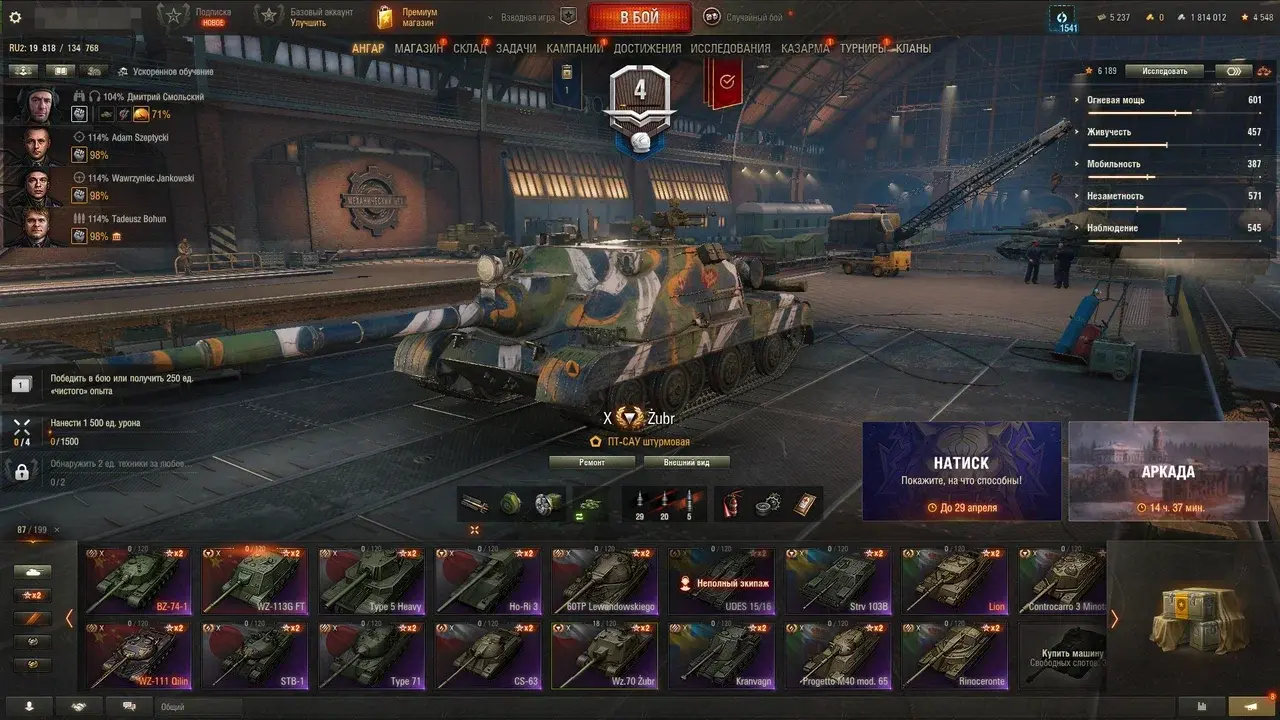Start battle with the В БОЙ button

click(639, 17)
